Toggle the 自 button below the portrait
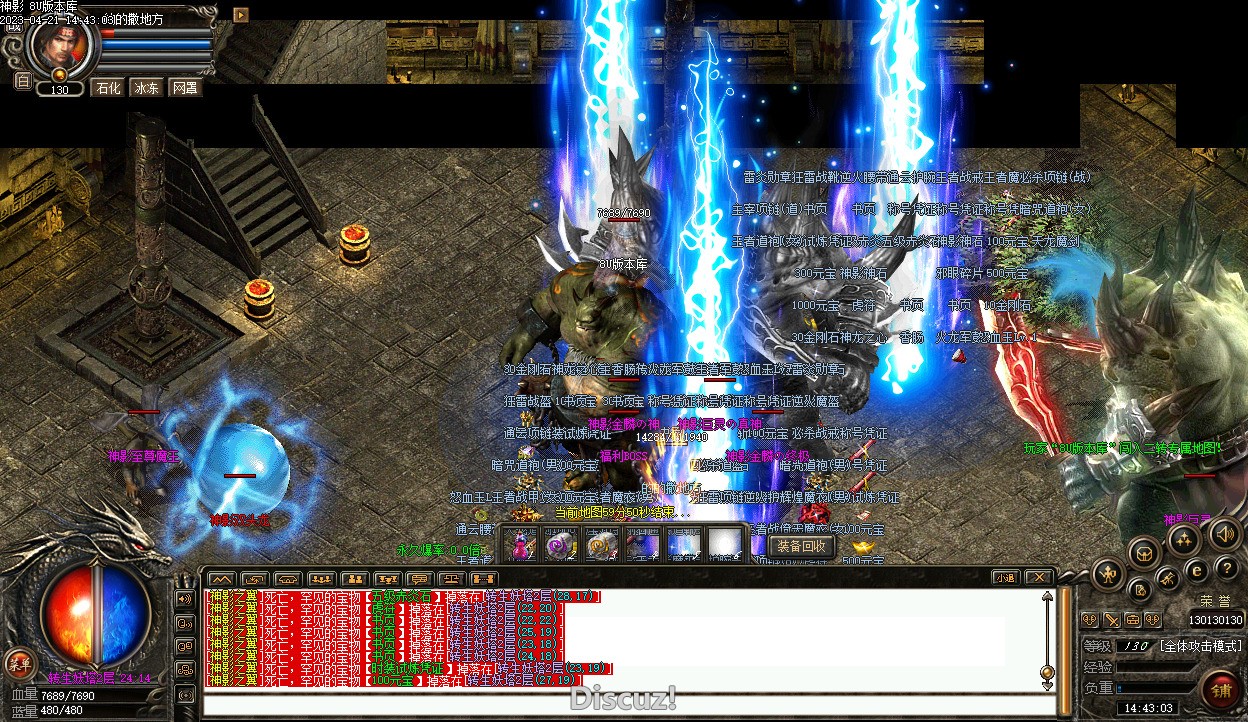Image resolution: width=1248 pixels, height=722 pixels. pos(22,81)
